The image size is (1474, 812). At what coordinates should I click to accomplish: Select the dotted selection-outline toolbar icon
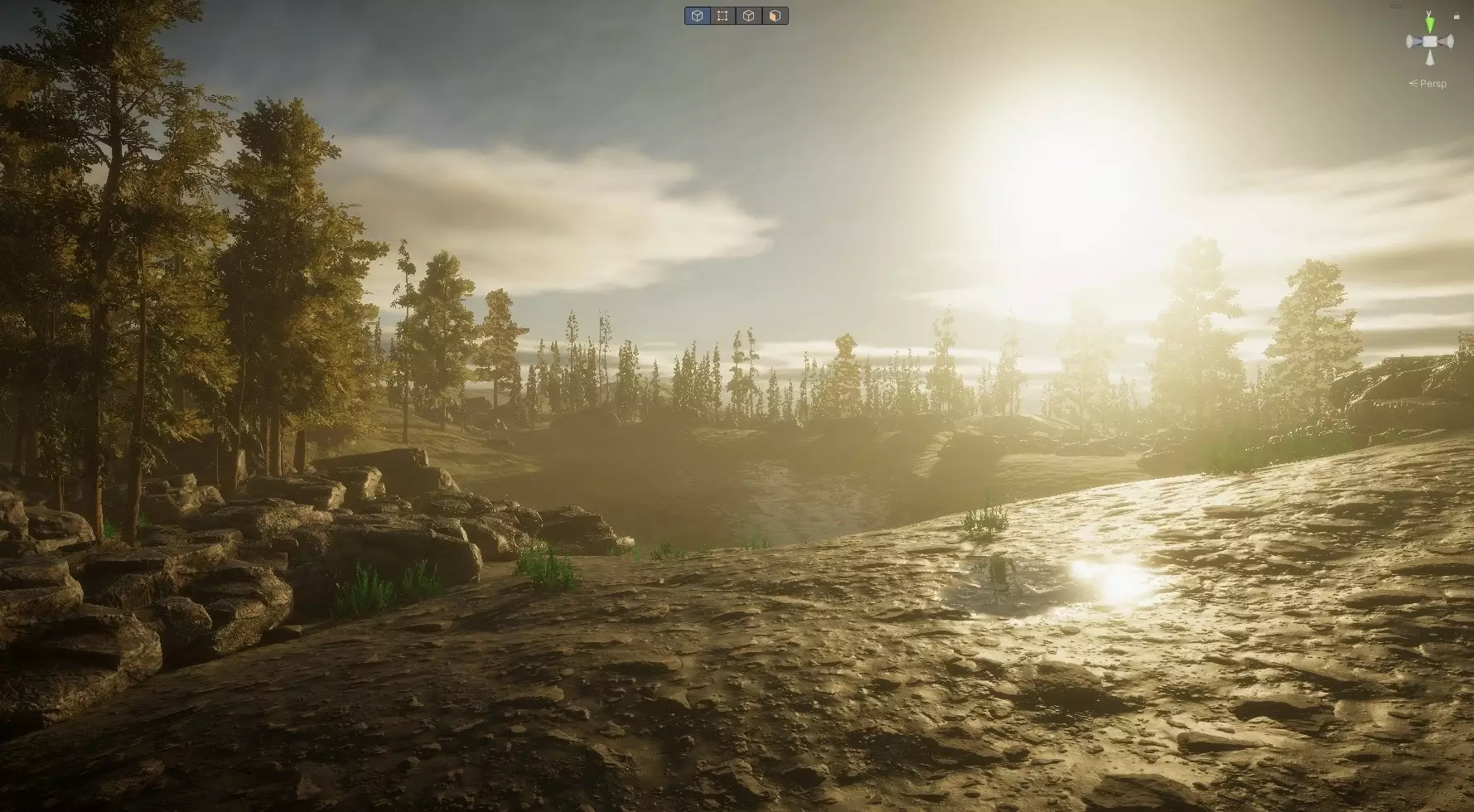click(723, 16)
